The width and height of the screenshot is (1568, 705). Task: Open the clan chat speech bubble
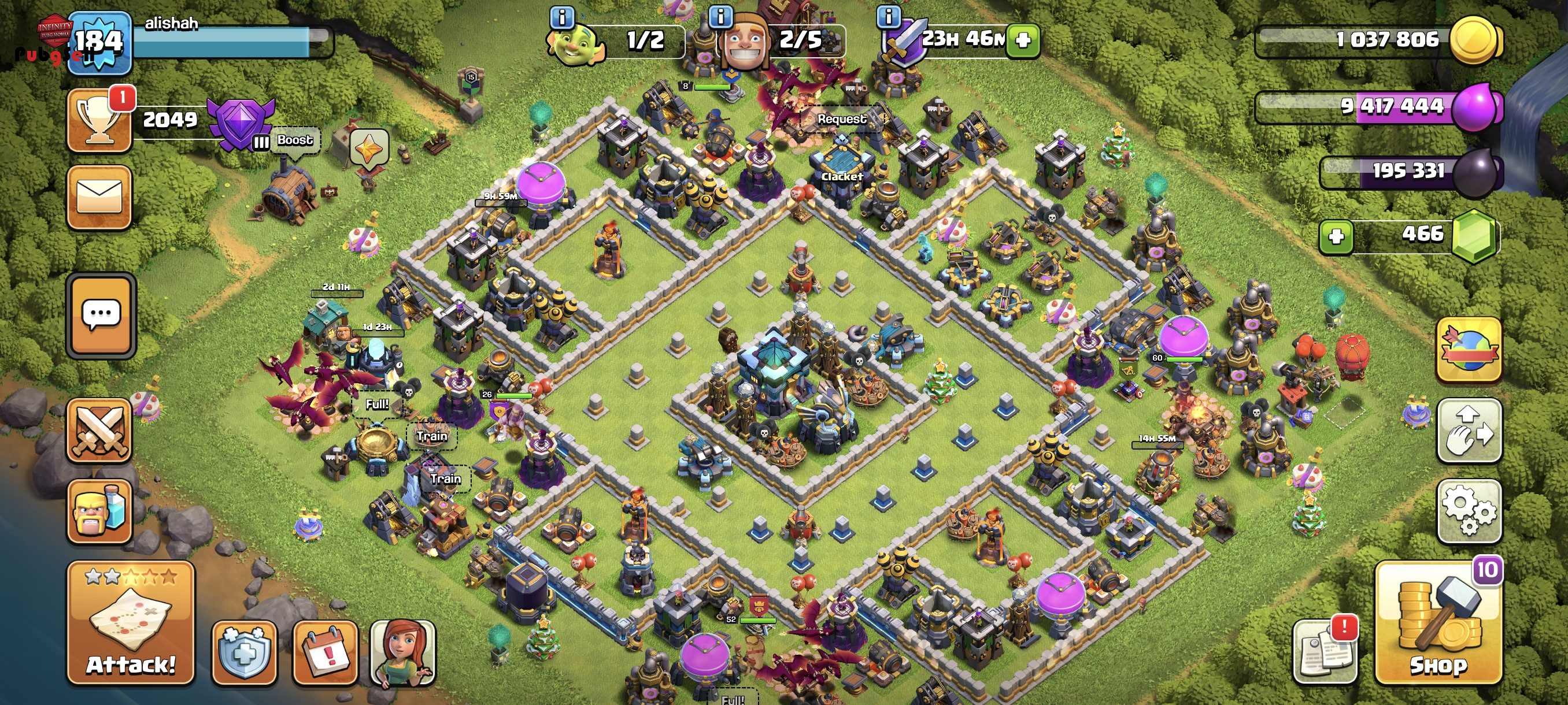point(101,315)
